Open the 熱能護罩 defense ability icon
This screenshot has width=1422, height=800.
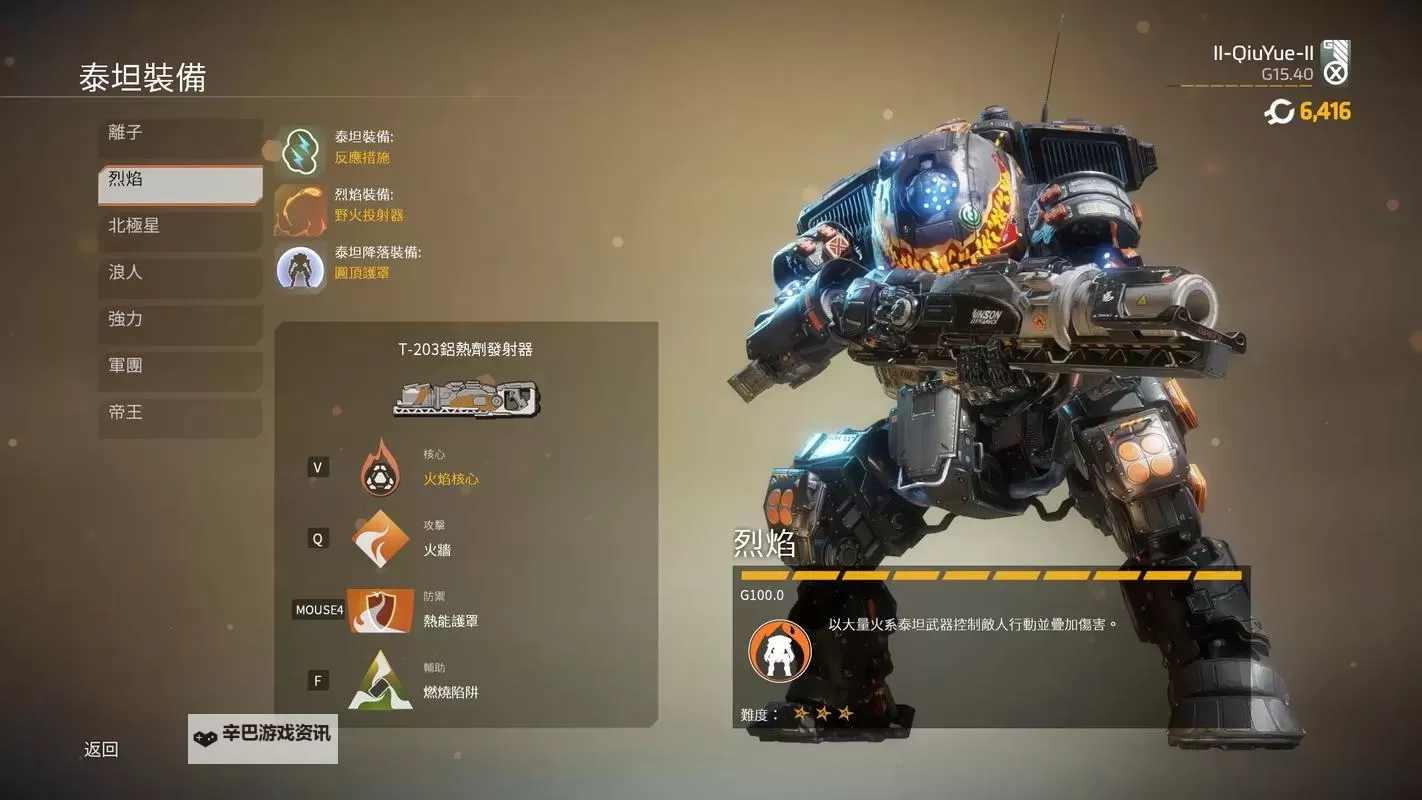(381, 609)
